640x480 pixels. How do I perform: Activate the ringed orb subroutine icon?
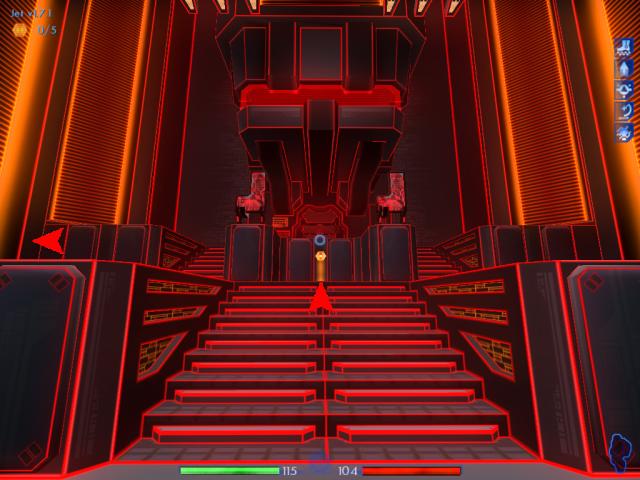point(624,89)
